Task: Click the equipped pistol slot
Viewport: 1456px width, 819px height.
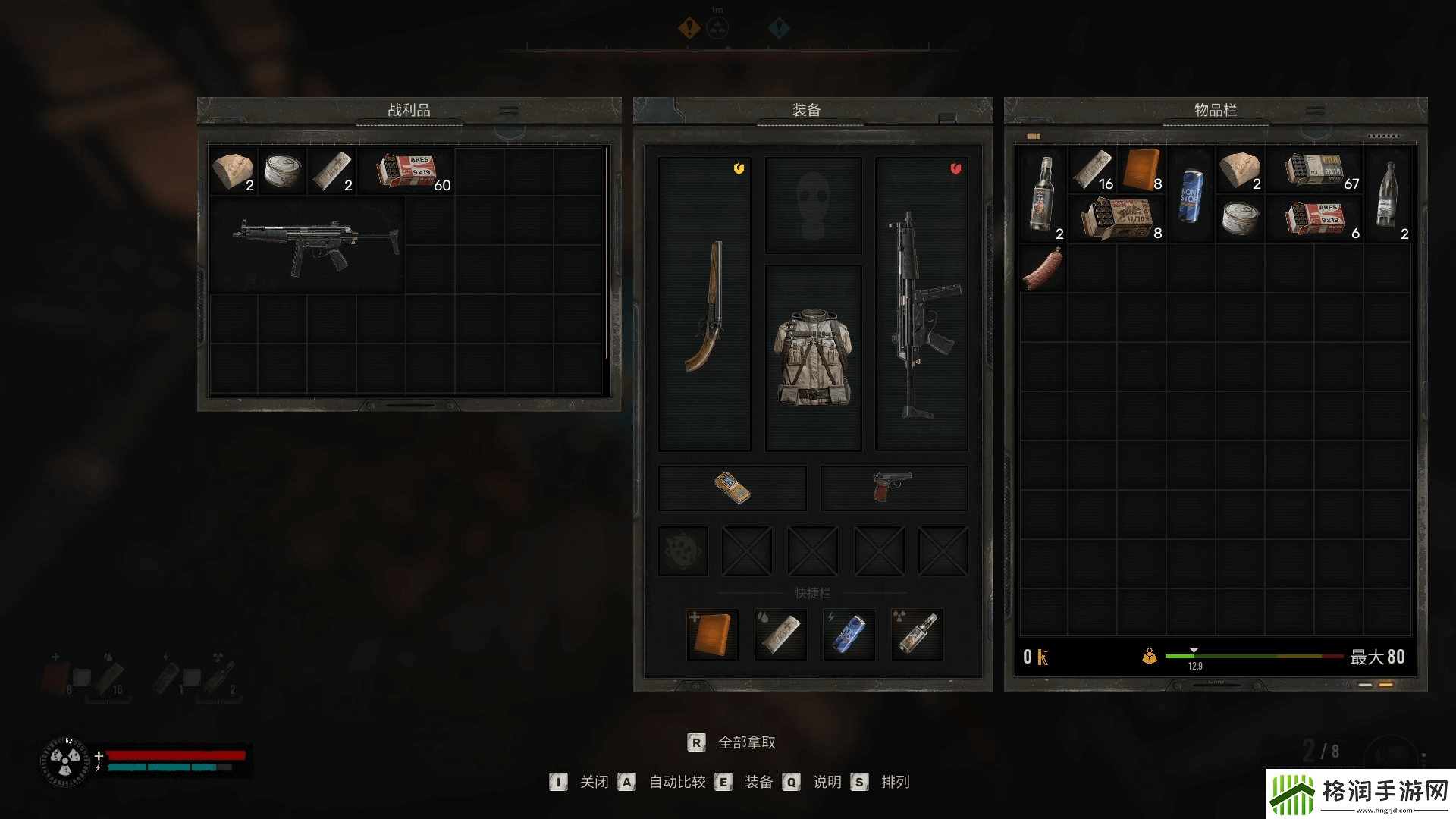Action: click(x=893, y=488)
